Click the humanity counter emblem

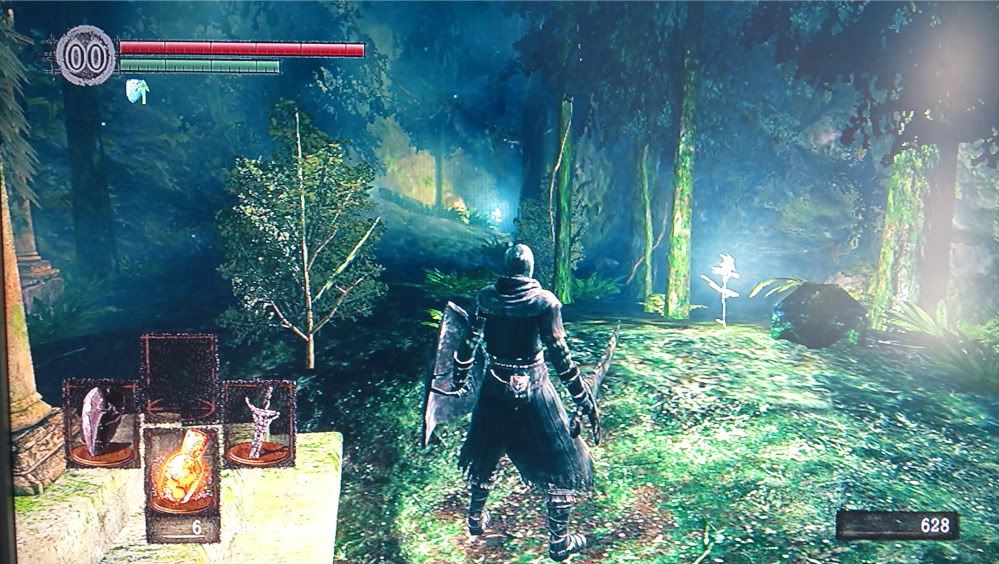[x=86, y=53]
